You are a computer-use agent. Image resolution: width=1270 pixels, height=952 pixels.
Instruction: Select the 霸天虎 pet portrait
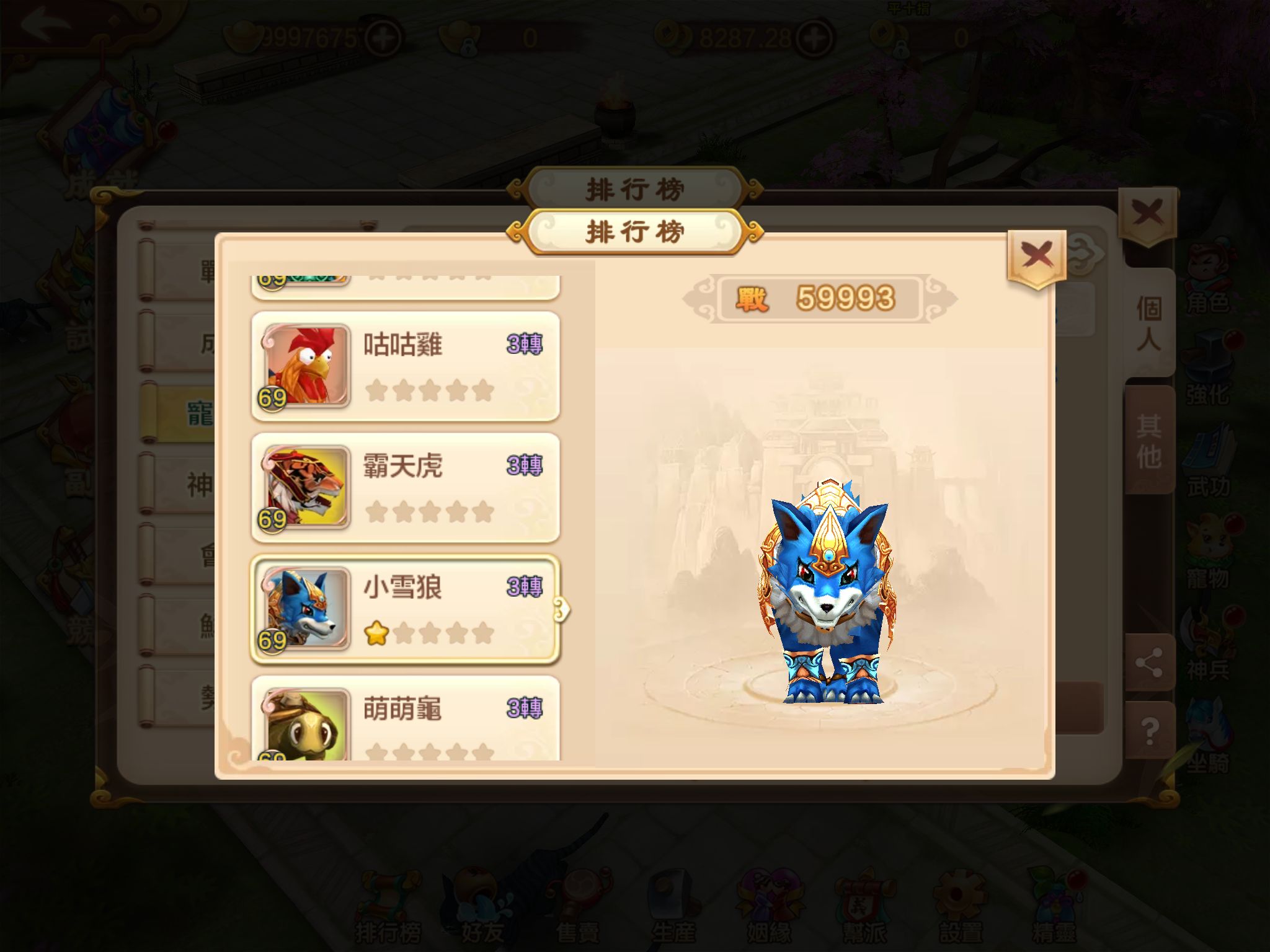pos(308,487)
